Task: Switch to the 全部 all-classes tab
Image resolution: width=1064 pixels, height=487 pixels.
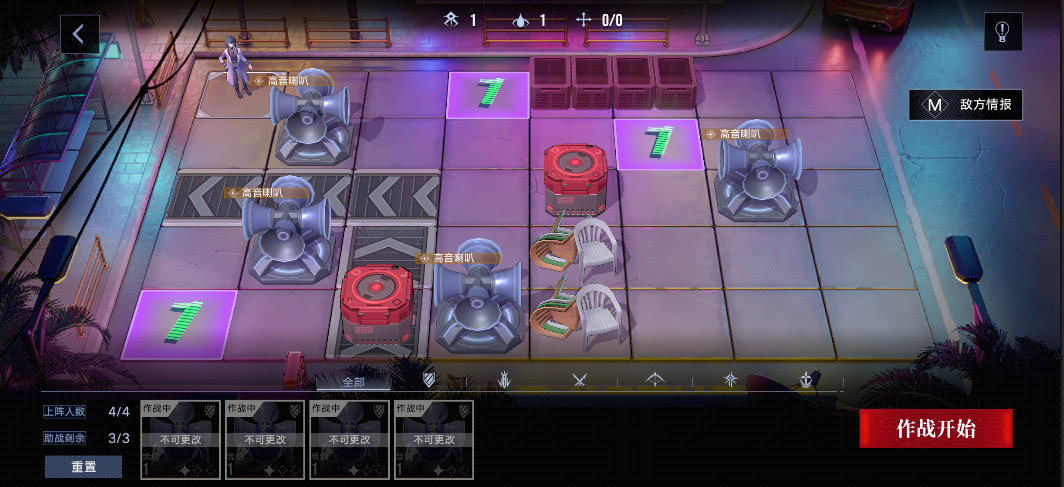Action: [354, 381]
